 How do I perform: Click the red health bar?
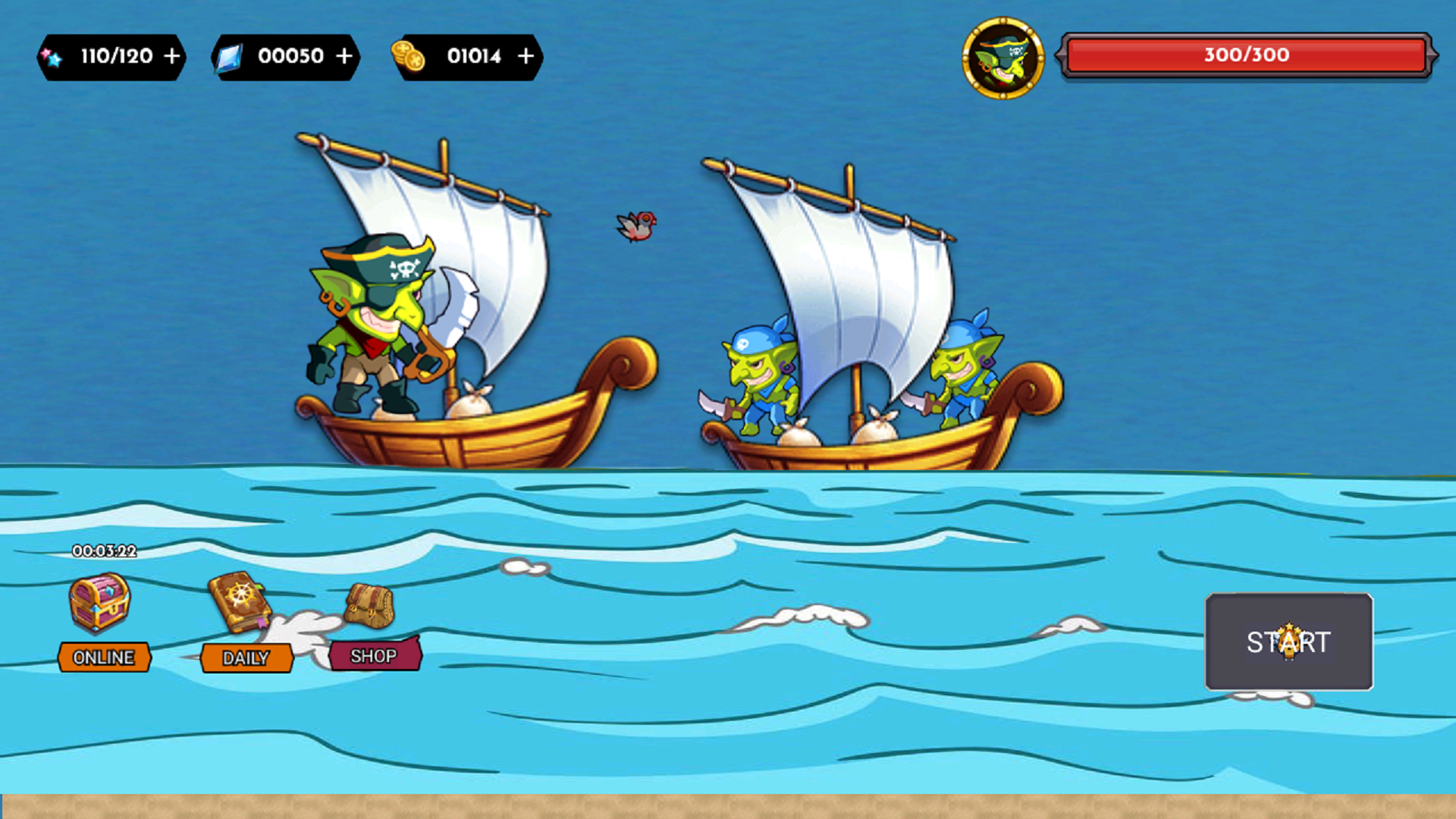click(1247, 55)
